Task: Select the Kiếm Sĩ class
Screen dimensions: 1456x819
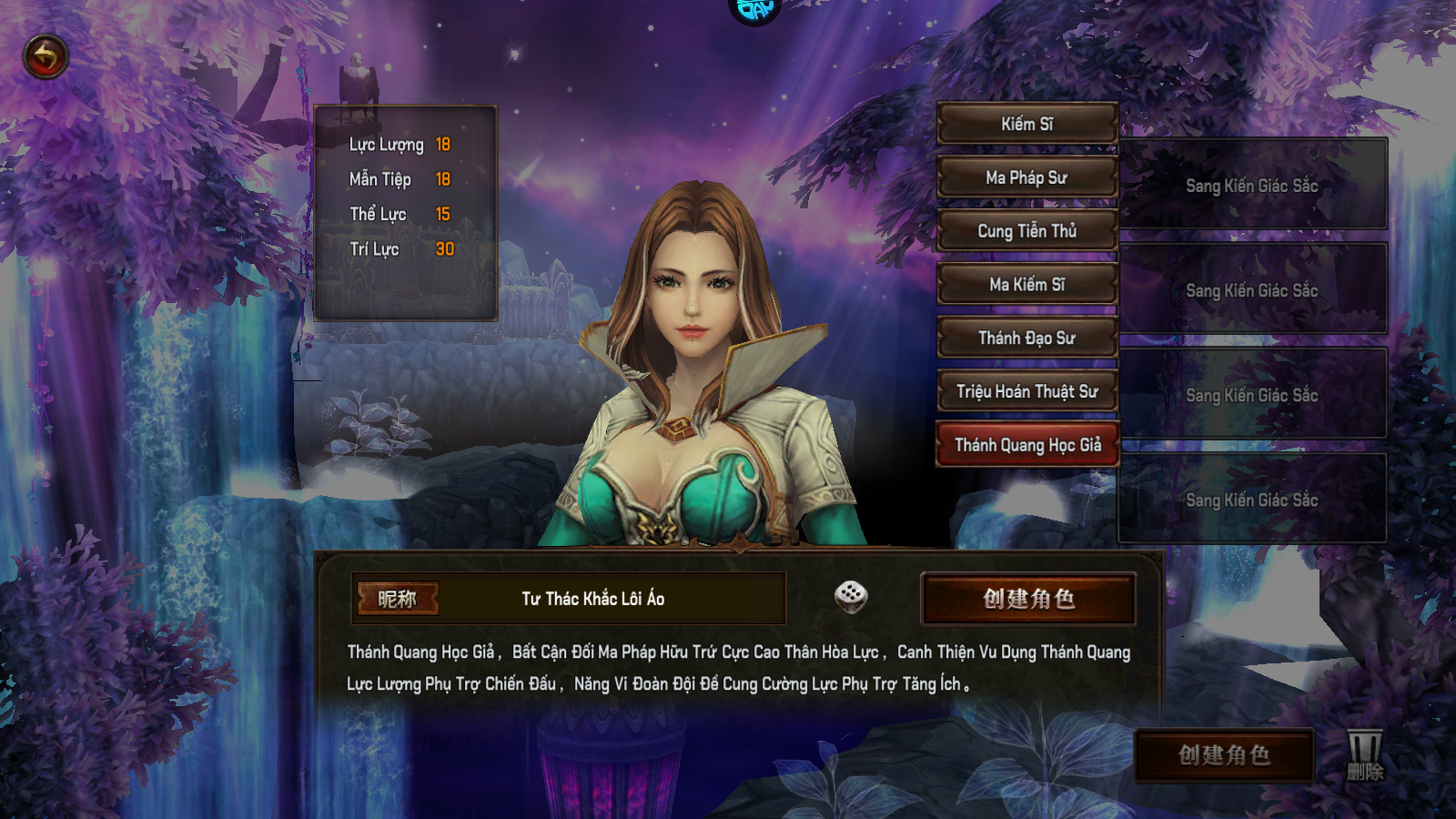Action: 1026,124
